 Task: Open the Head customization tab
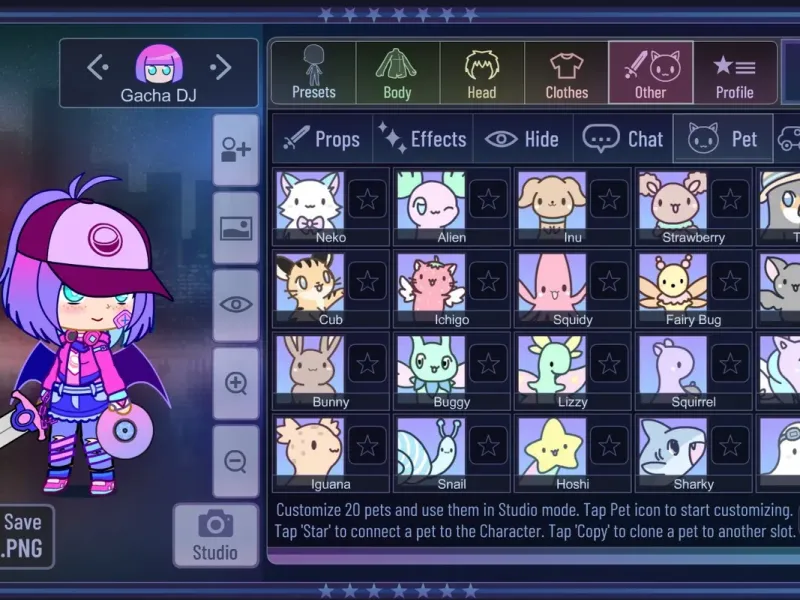point(481,73)
